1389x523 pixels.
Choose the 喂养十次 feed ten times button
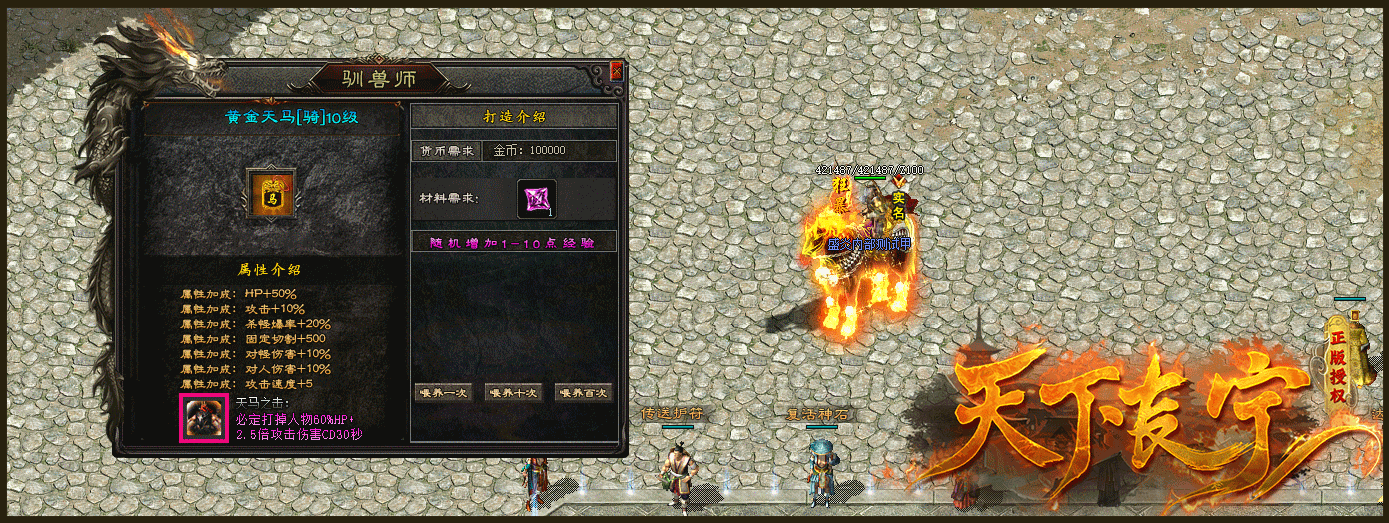point(513,393)
